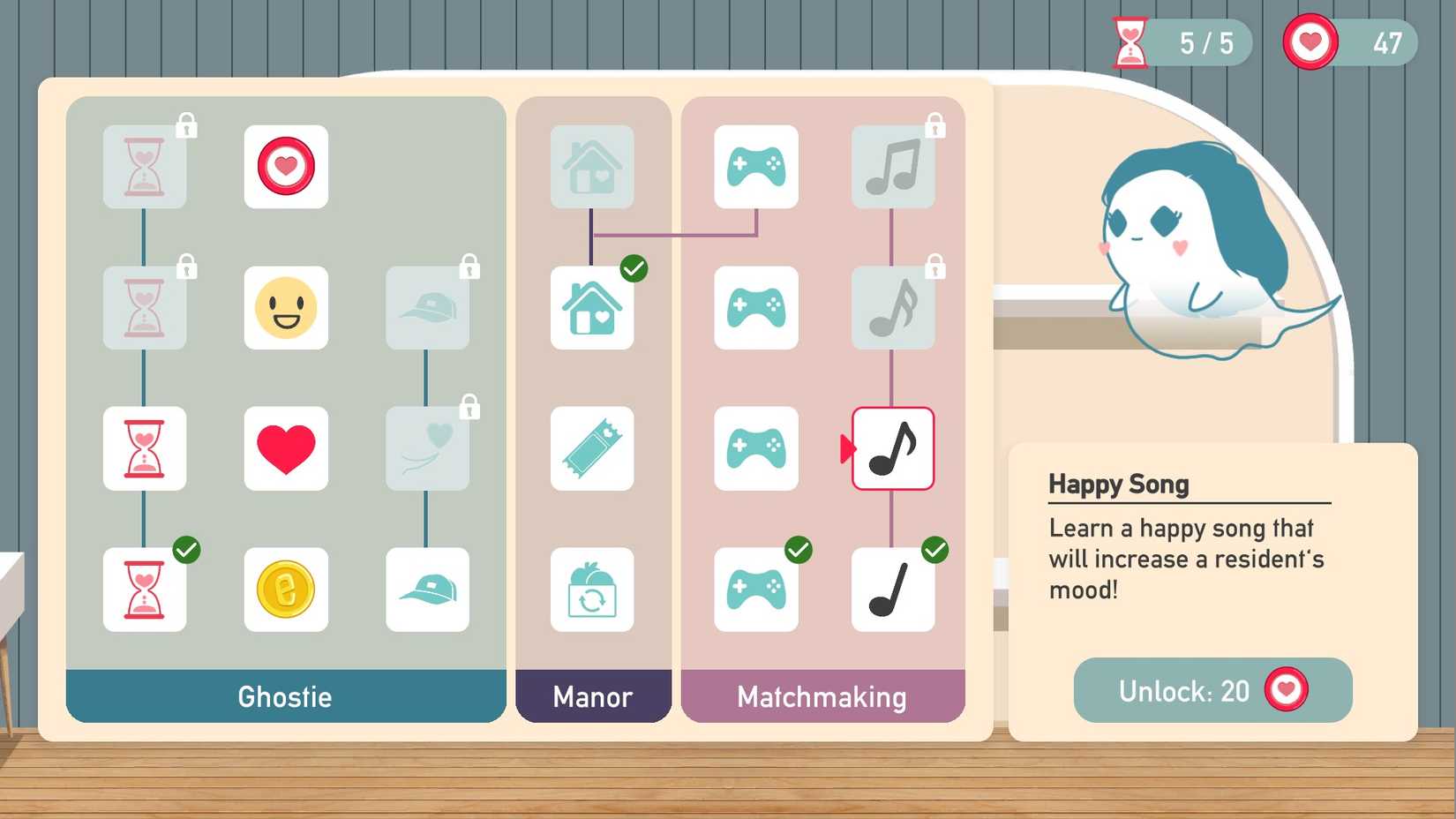Screen dimensions: 1456x819
Task: Select the produce bag skill in Manor
Action: click(x=592, y=590)
